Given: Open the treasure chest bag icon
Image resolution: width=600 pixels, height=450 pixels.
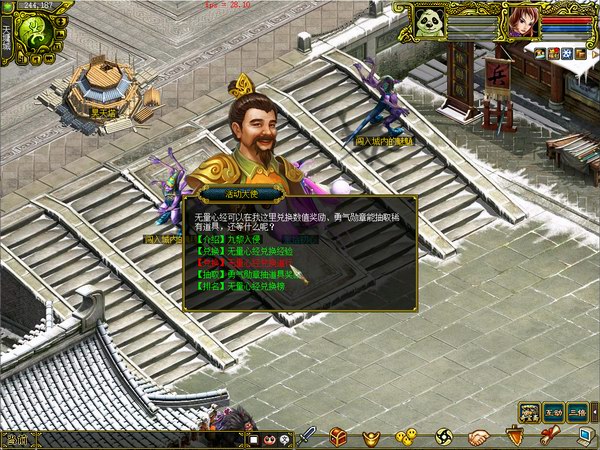Looking at the screenshot, I should click(339, 436).
